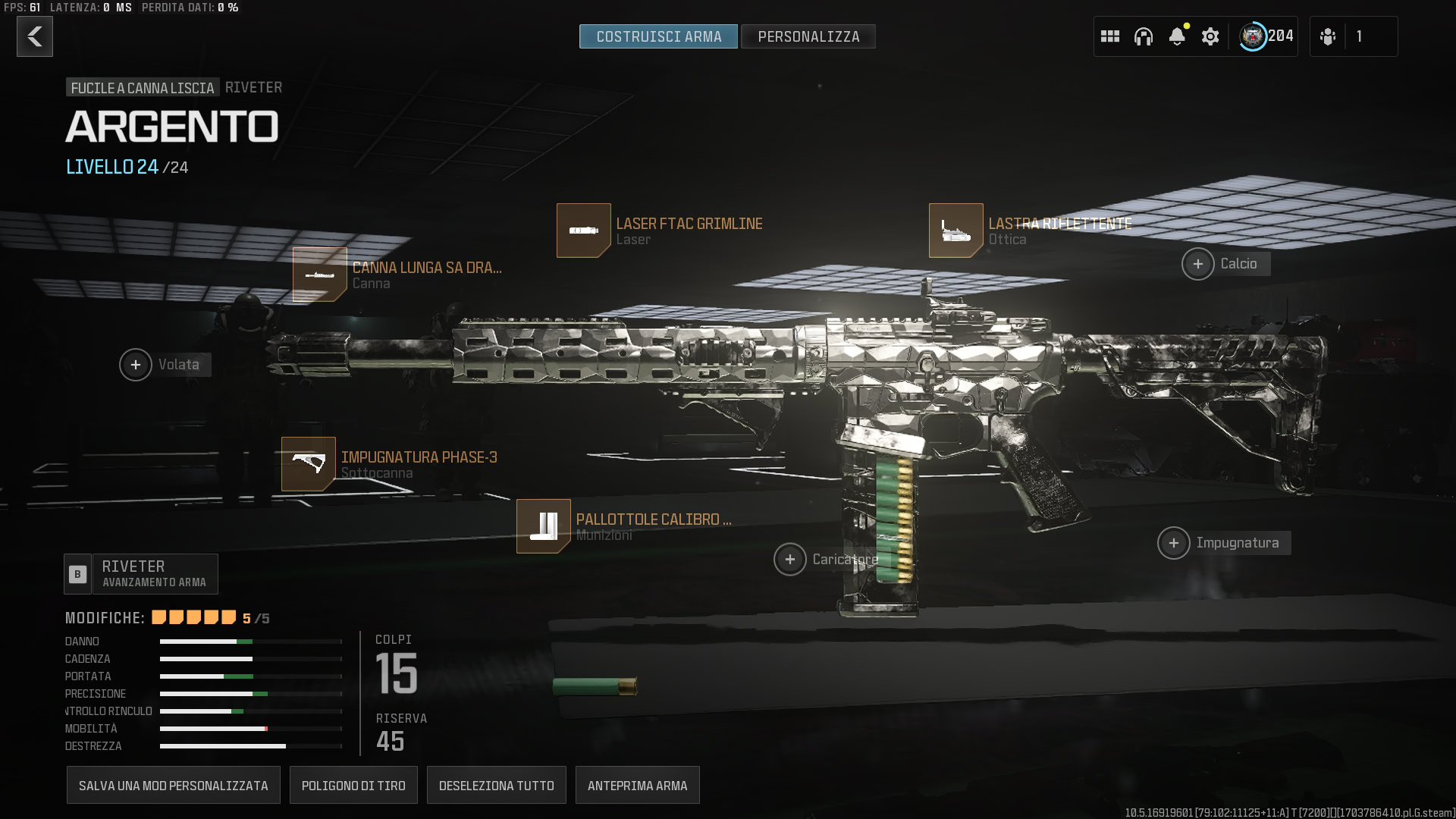Open the Poligono di Tiro
This screenshot has width=1456, height=819.
353,786
